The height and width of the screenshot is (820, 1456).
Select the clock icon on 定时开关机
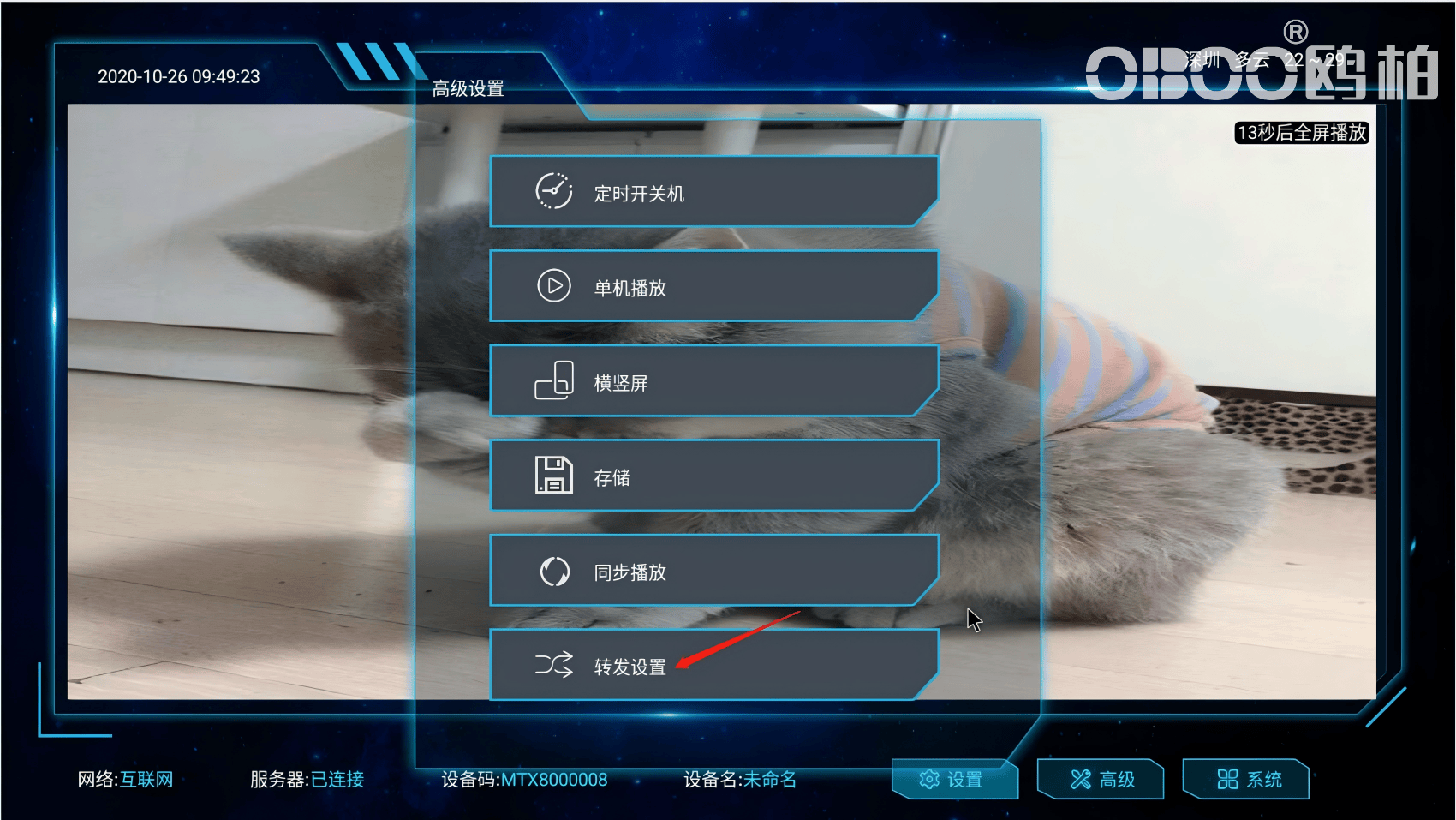(553, 191)
